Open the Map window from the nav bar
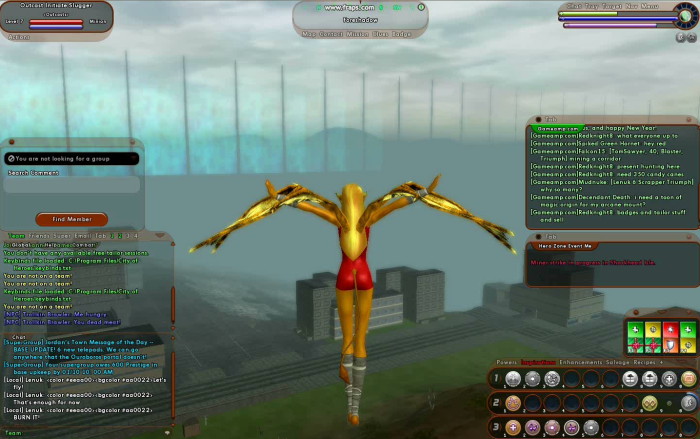Viewport: 700px width, 439px height. click(309, 33)
